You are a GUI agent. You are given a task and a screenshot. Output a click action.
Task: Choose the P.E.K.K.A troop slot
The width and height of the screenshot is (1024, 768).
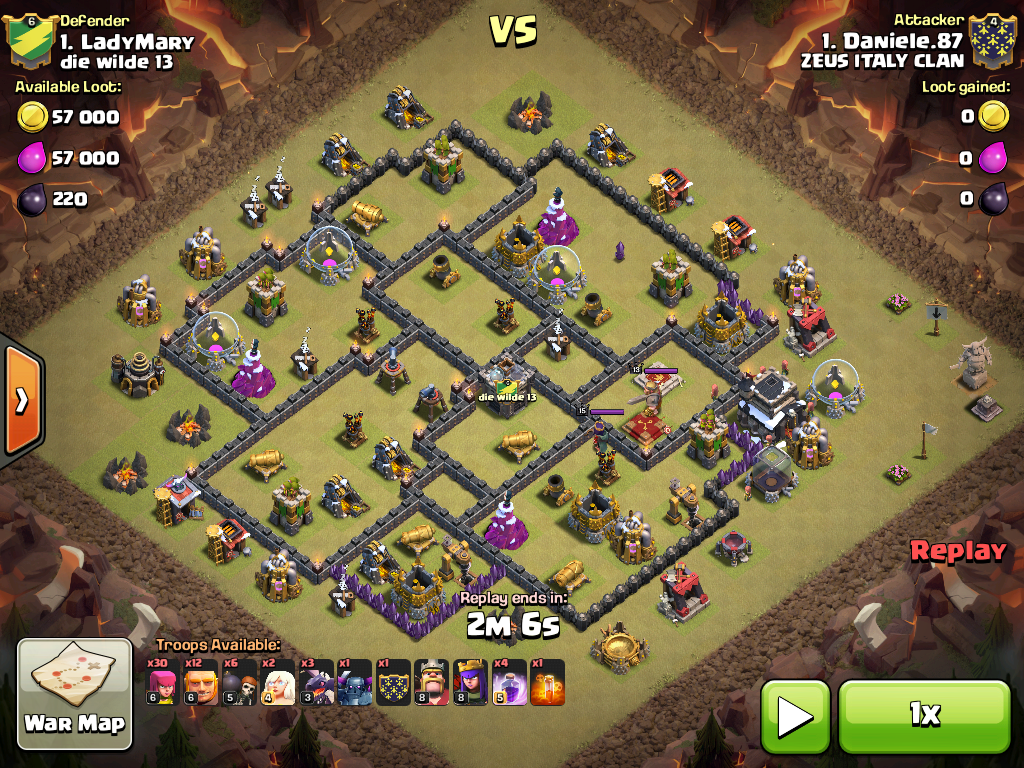tap(355, 683)
